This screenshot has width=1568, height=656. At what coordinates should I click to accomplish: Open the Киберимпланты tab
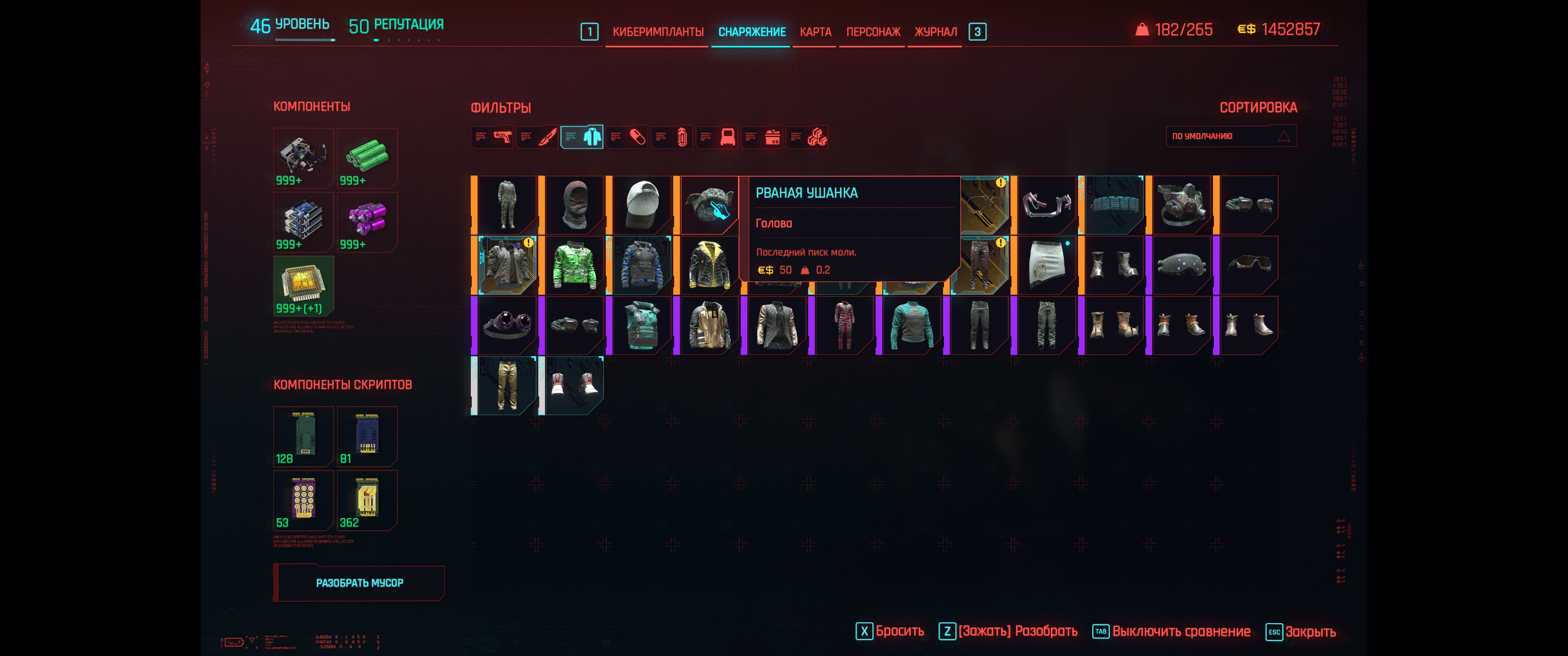[657, 31]
